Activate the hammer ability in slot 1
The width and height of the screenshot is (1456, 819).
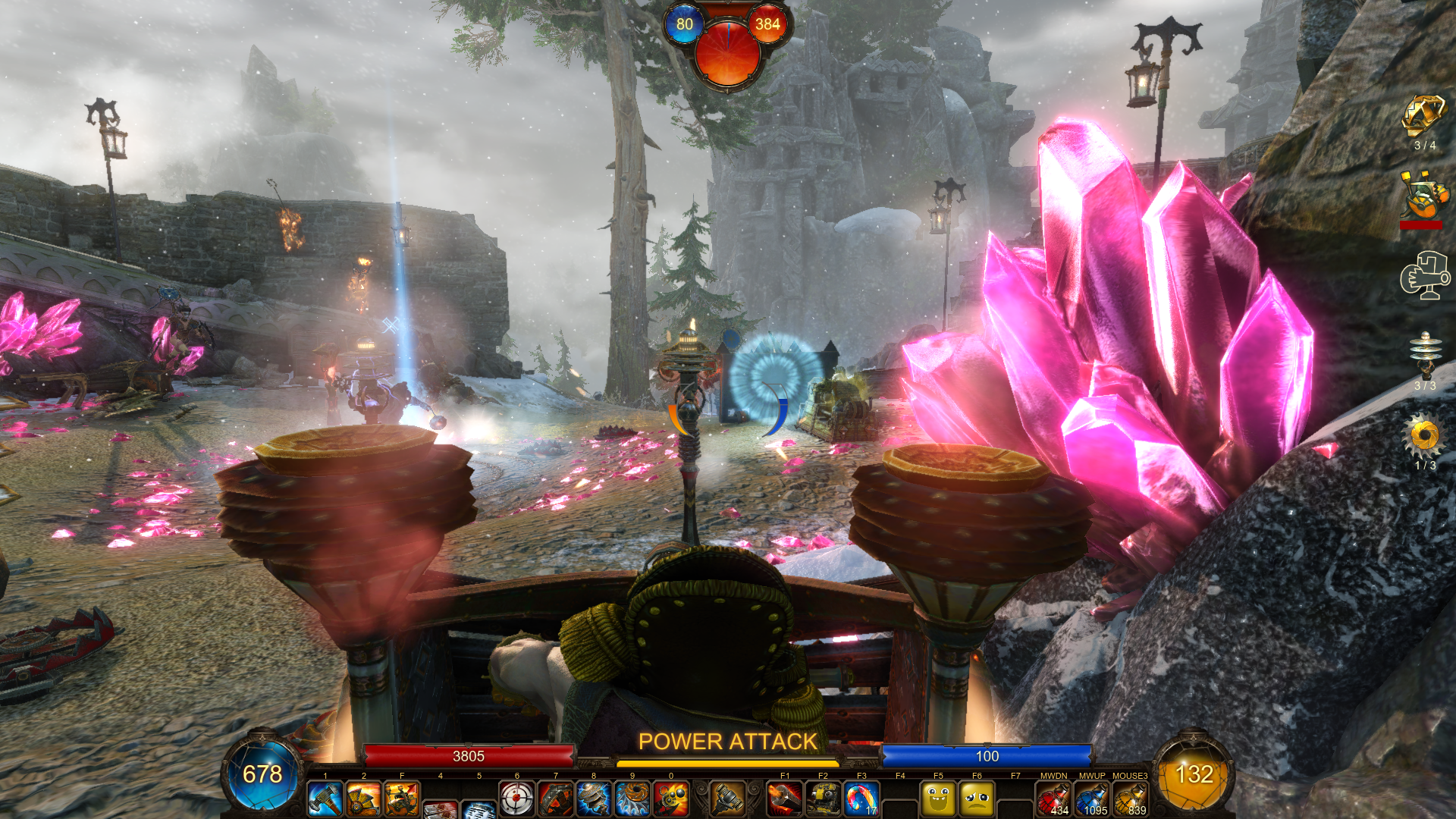click(325, 799)
